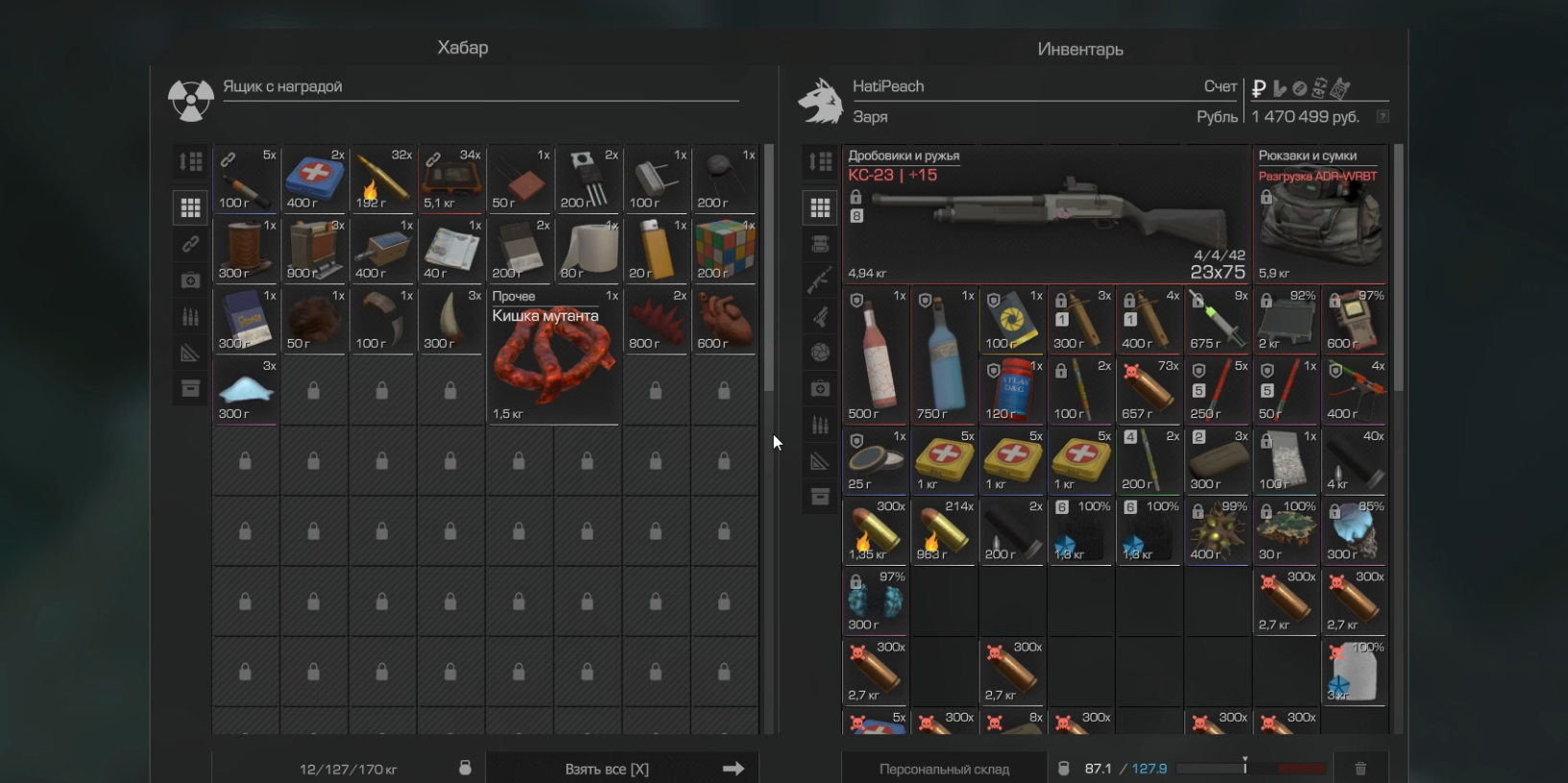Take all items with Взять все button
Screen dimensions: 1568x783
621,769
